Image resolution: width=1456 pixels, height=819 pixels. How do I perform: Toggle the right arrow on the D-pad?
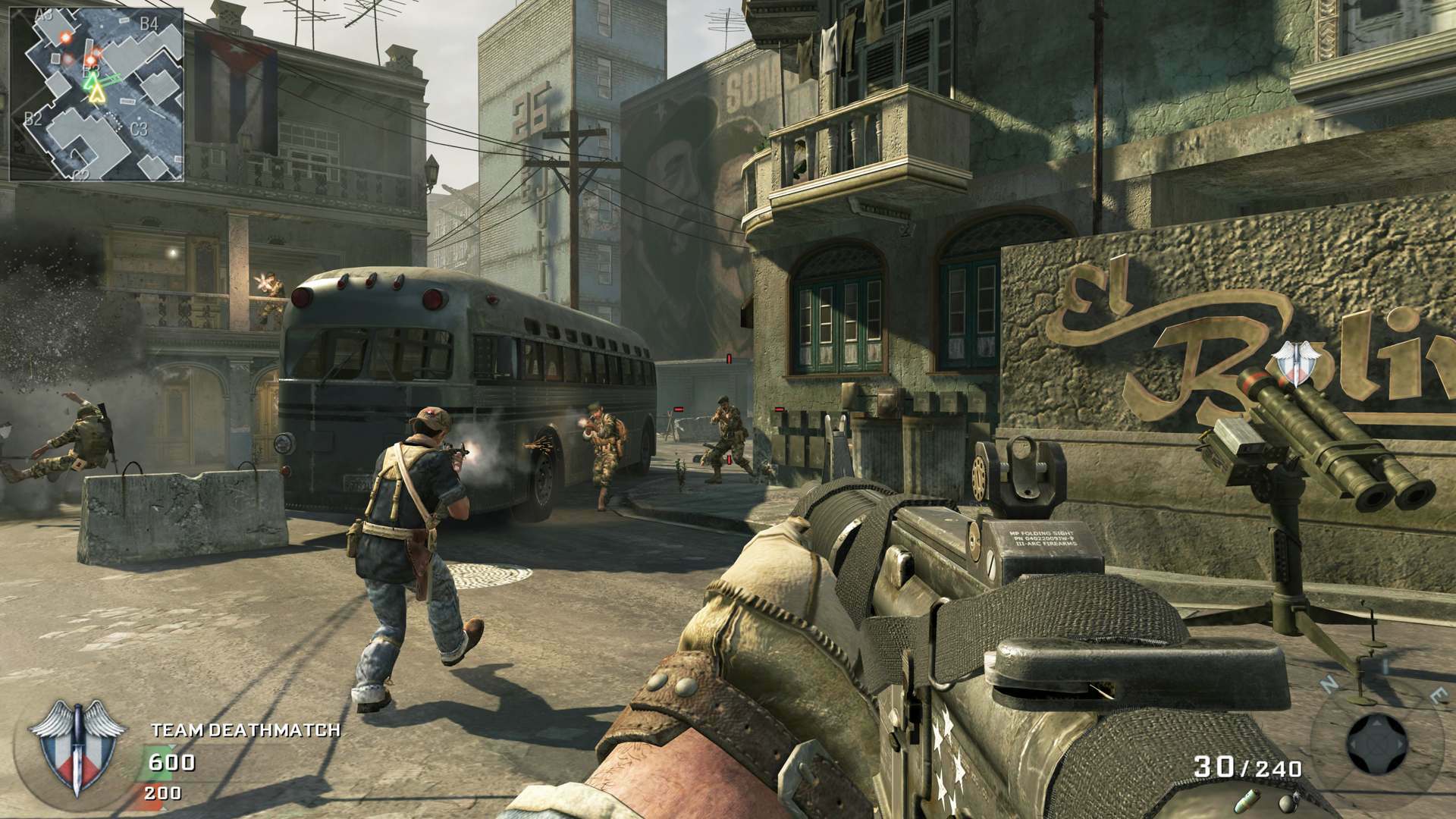click(x=1400, y=745)
